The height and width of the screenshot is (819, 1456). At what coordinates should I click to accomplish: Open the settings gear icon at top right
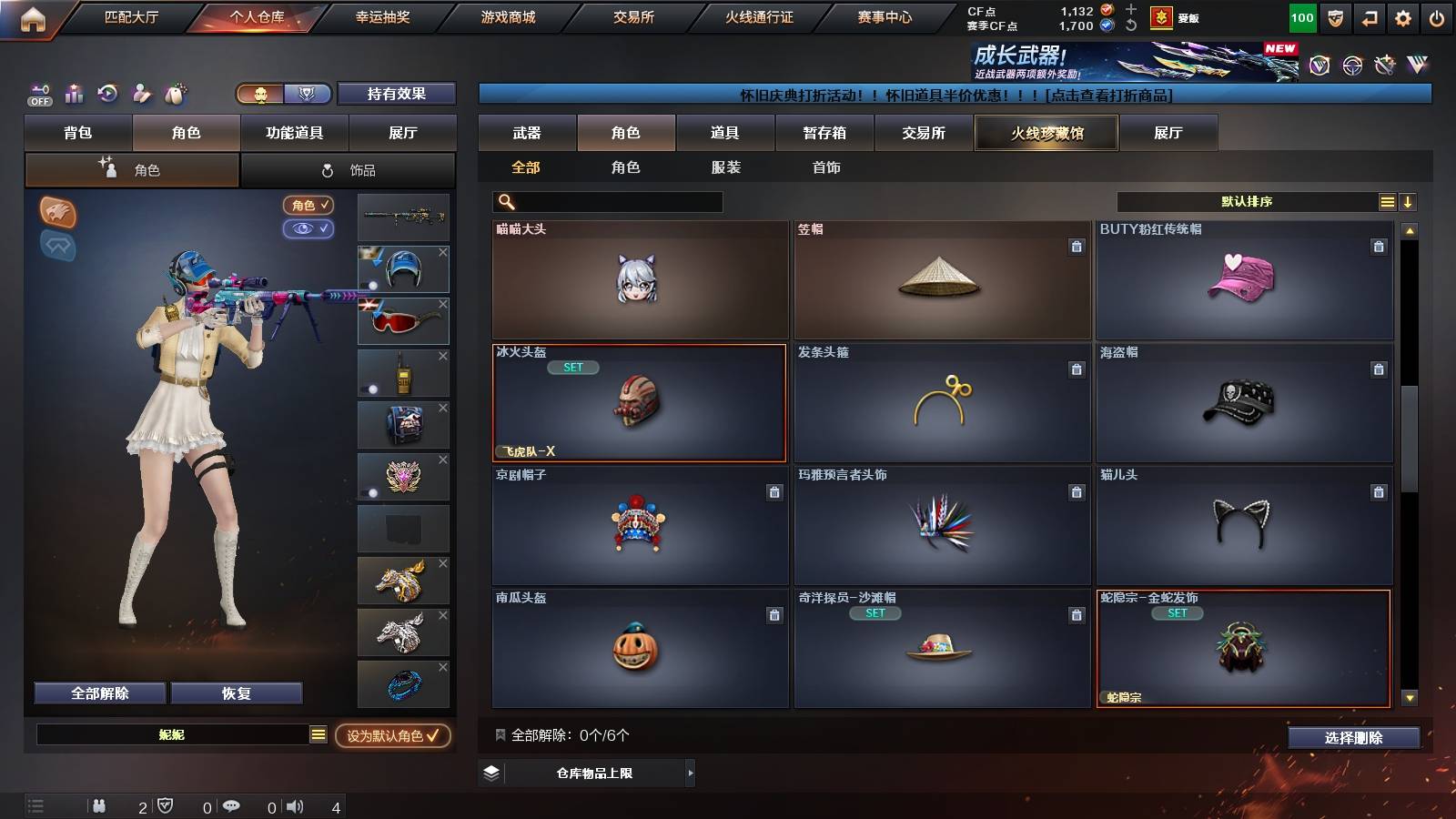(x=1403, y=15)
